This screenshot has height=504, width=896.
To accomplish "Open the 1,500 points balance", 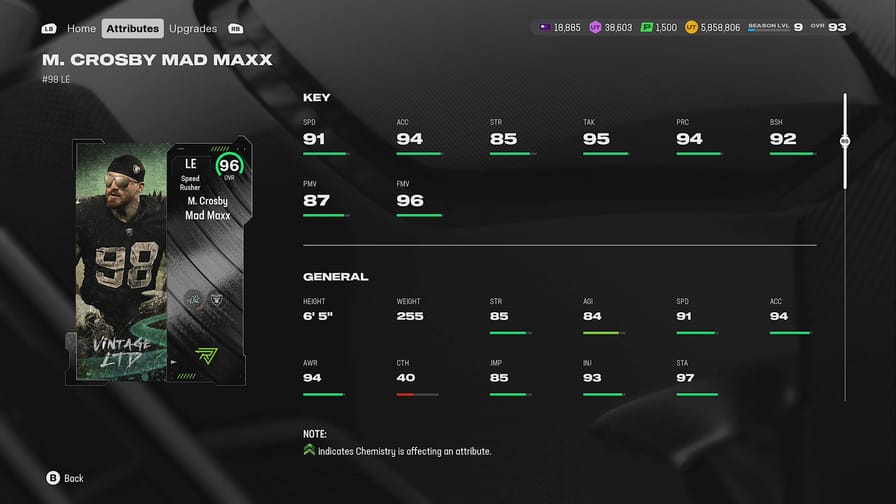I will 657,27.
